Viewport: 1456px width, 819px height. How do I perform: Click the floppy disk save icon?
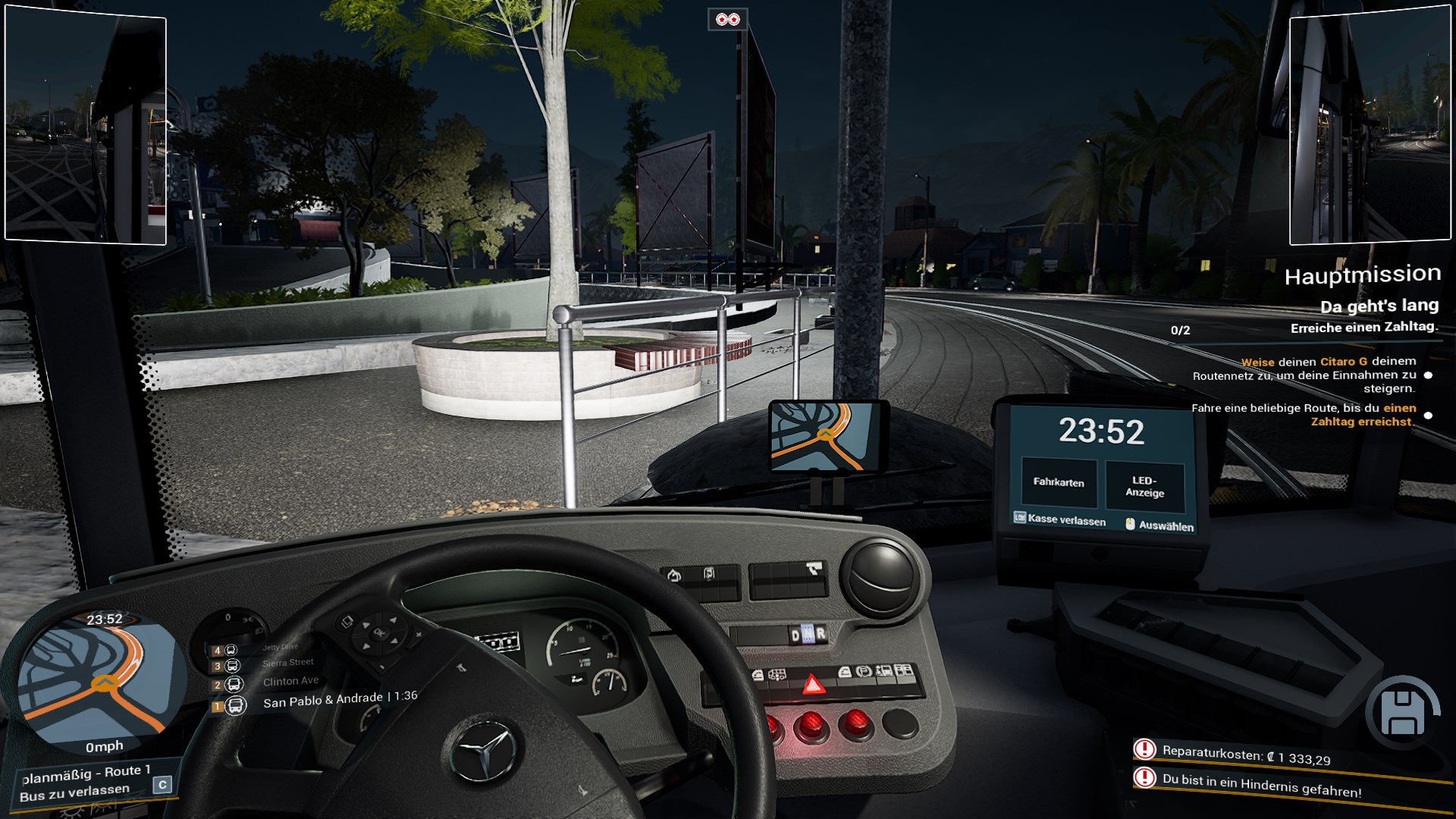[x=1401, y=713]
